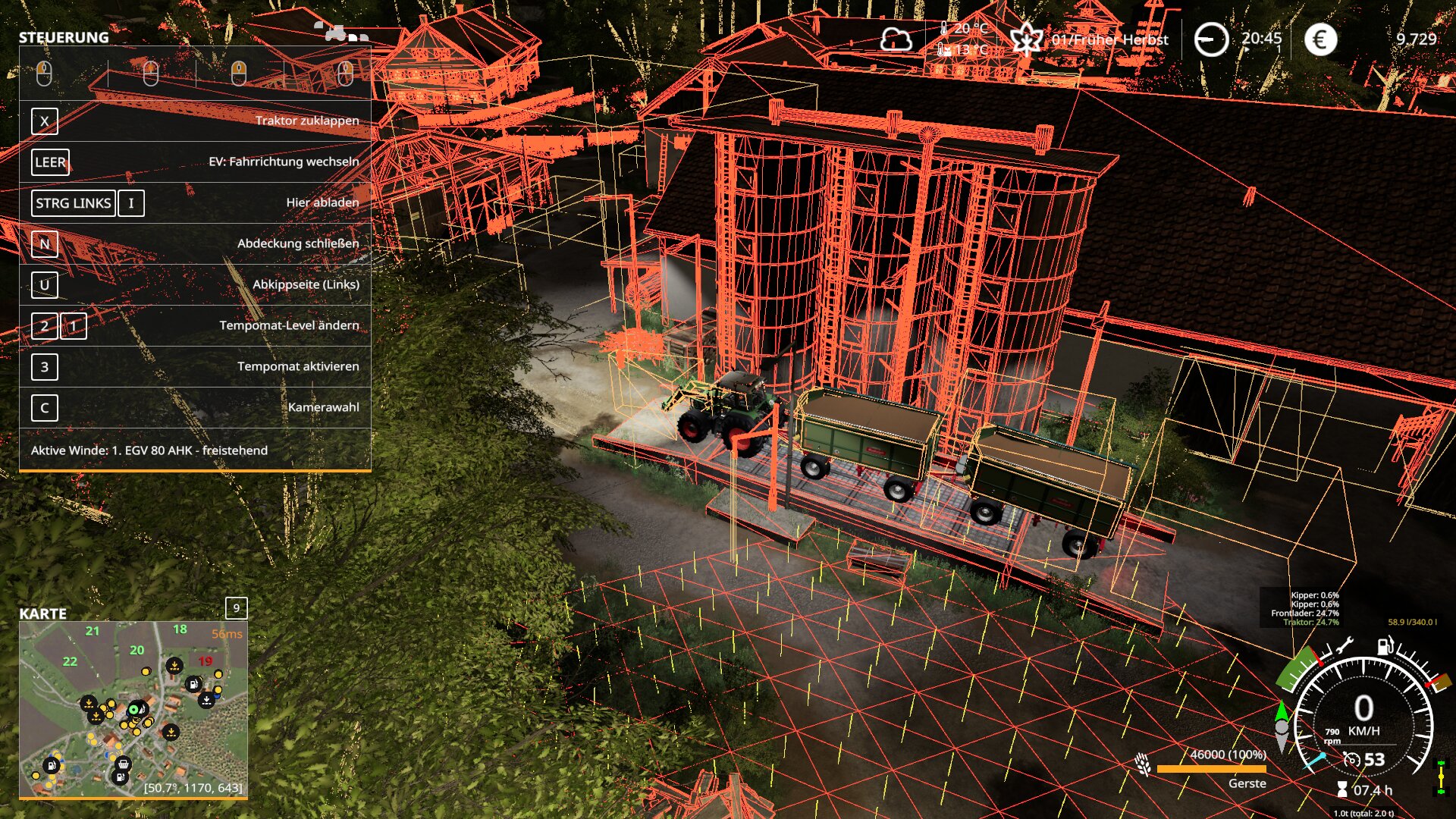The width and height of the screenshot is (1456, 819).
Task: Click the cloud weather icon
Action: coord(896,39)
